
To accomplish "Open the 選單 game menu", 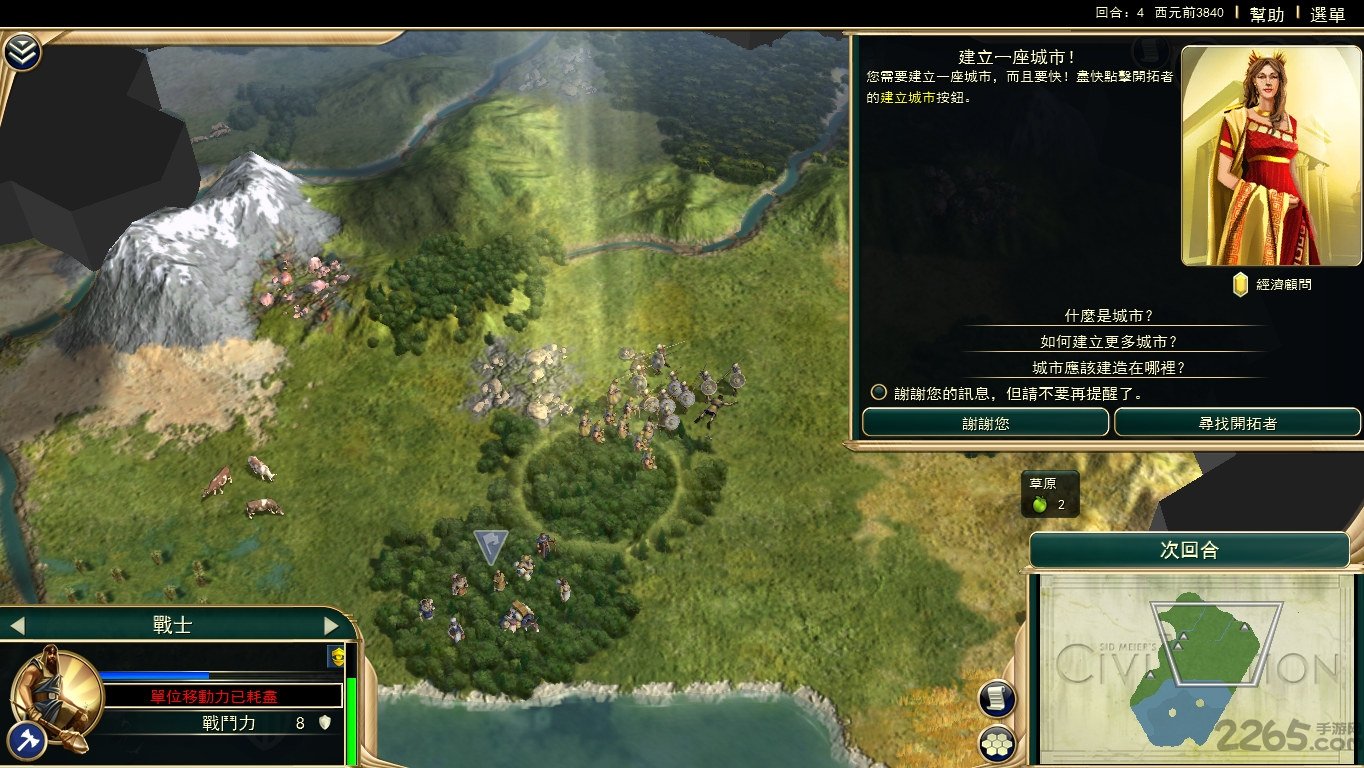I will click(x=1327, y=14).
